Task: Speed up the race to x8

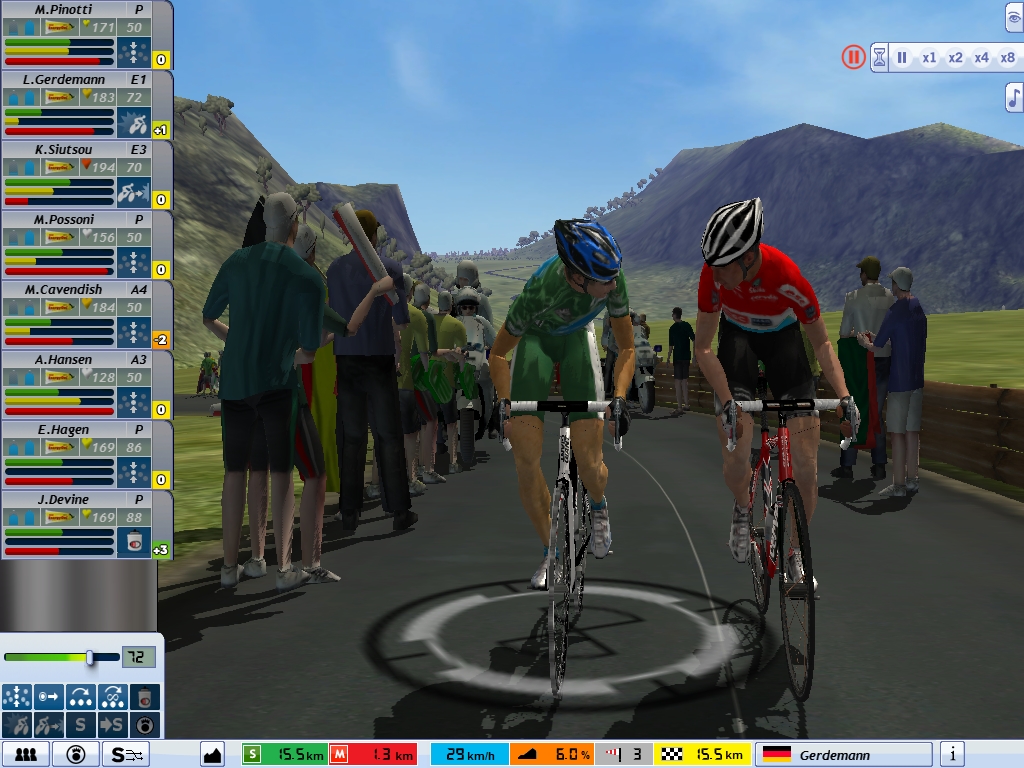Action: coord(1007,58)
